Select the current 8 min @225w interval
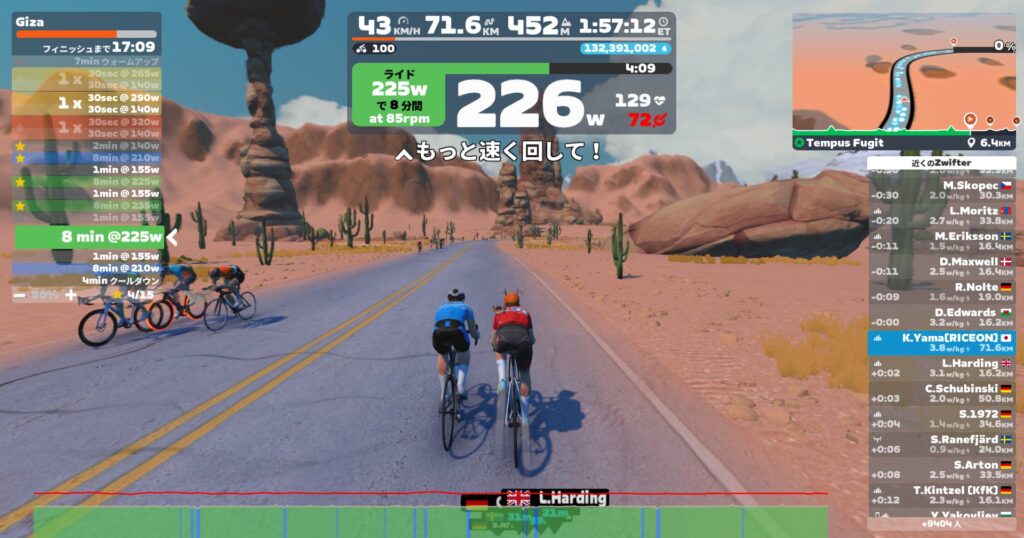Image resolution: width=1024 pixels, height=538 pixels. (88, 237)
